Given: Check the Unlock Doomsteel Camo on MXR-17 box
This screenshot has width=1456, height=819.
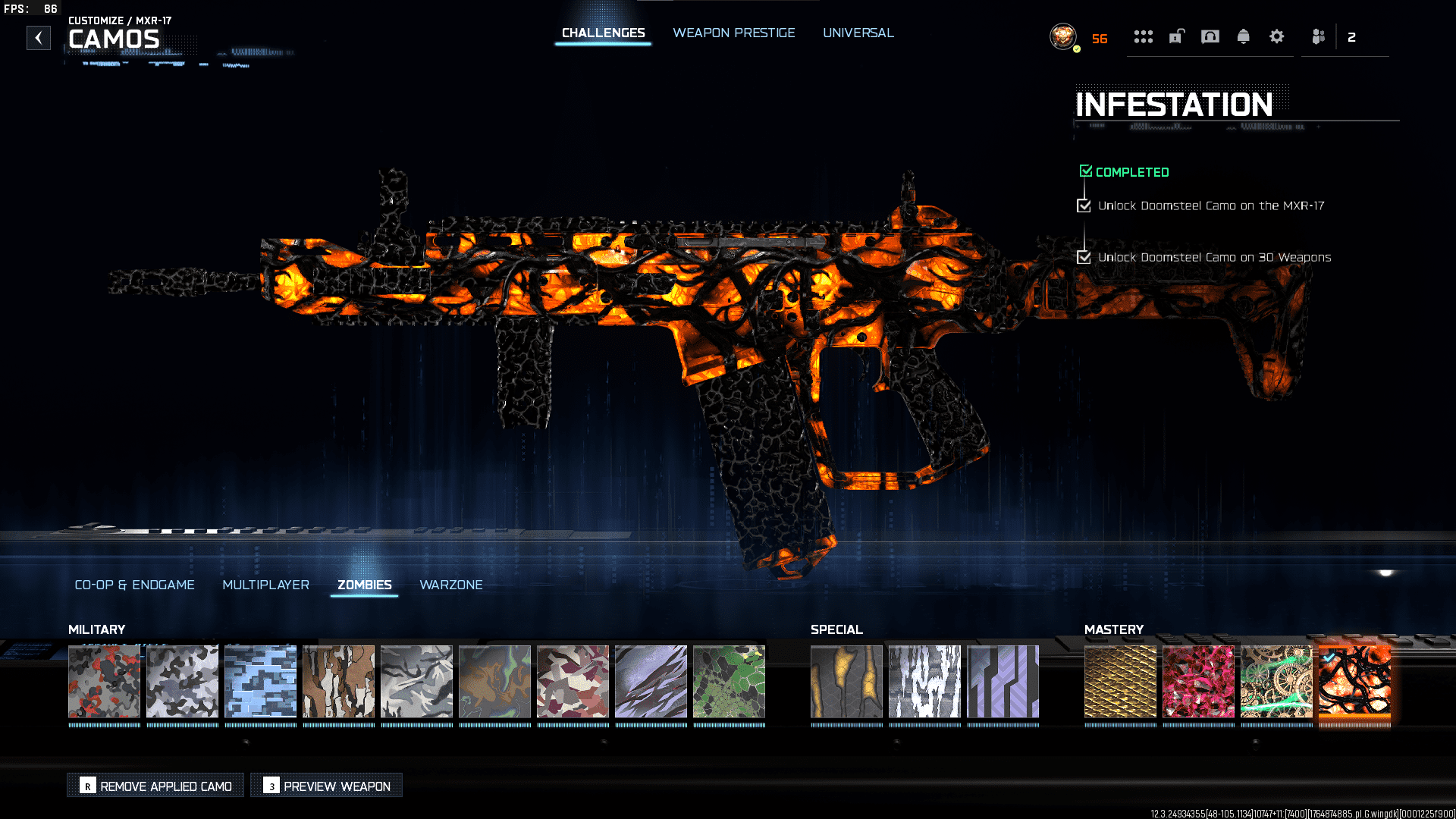Looking at the screenshot, I should coord(1084,205).
